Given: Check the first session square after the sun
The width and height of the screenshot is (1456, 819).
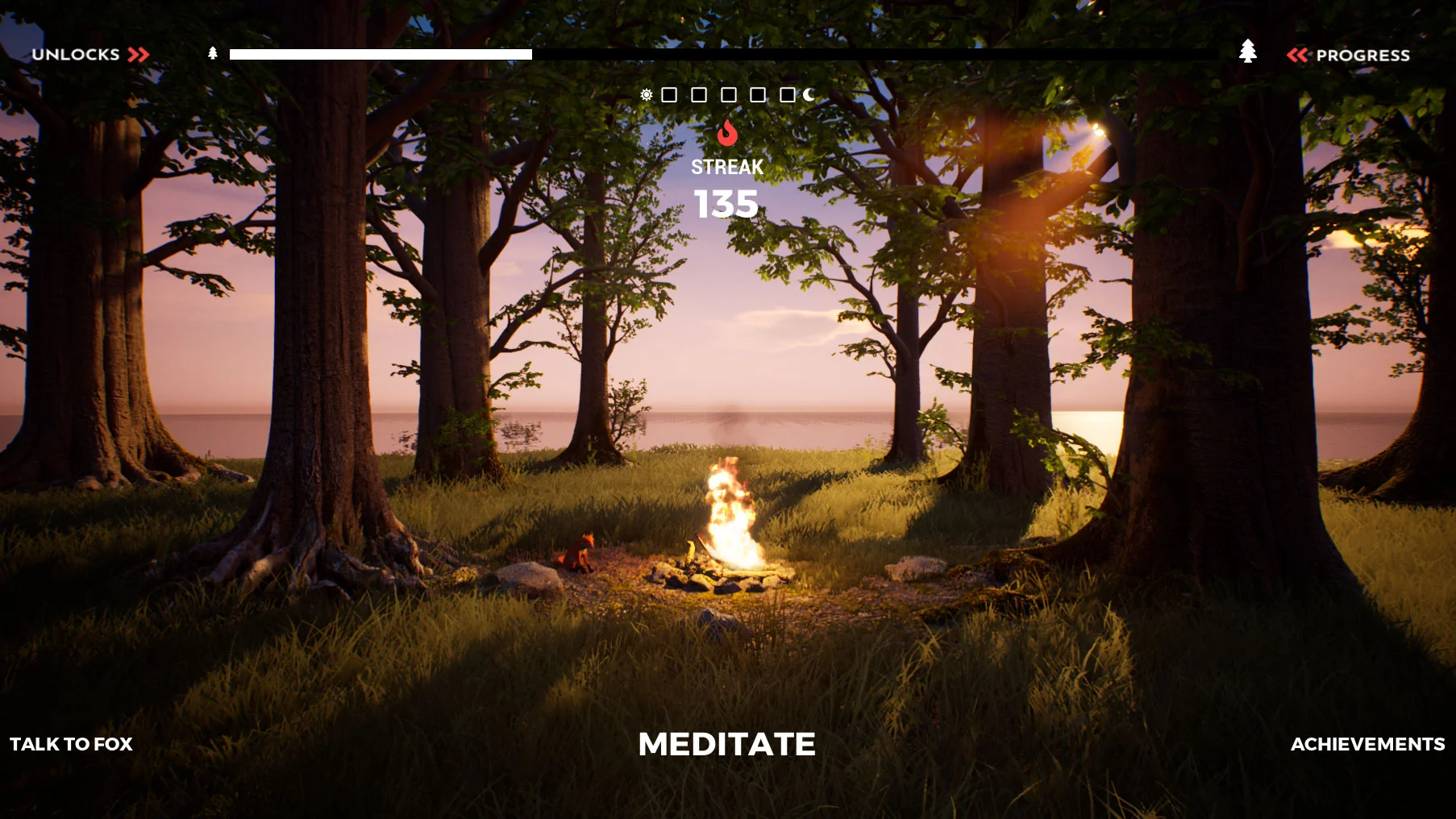Looking at the screenshot, I should (669, 95).
